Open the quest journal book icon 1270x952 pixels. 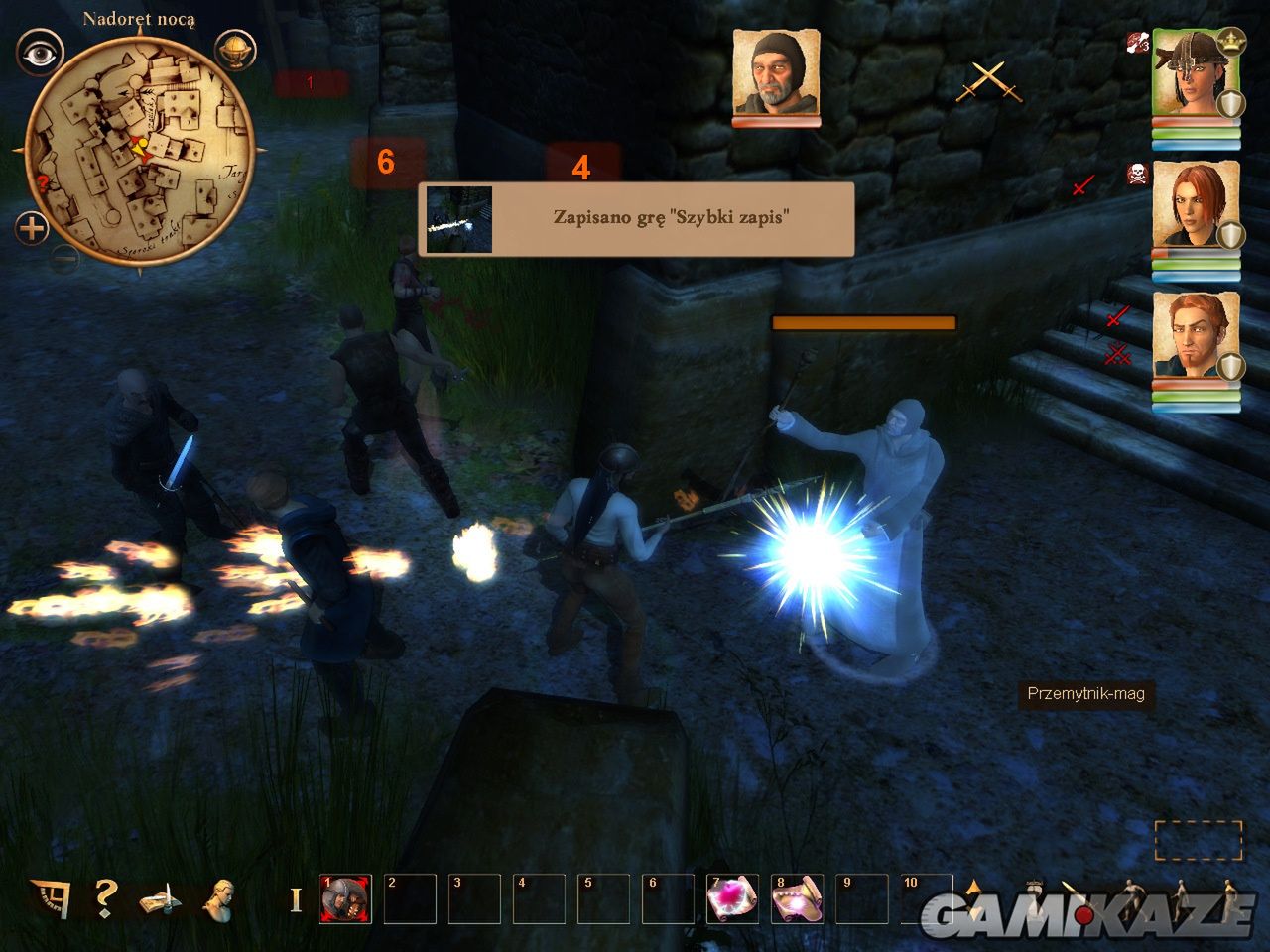(x=160, y=900)
